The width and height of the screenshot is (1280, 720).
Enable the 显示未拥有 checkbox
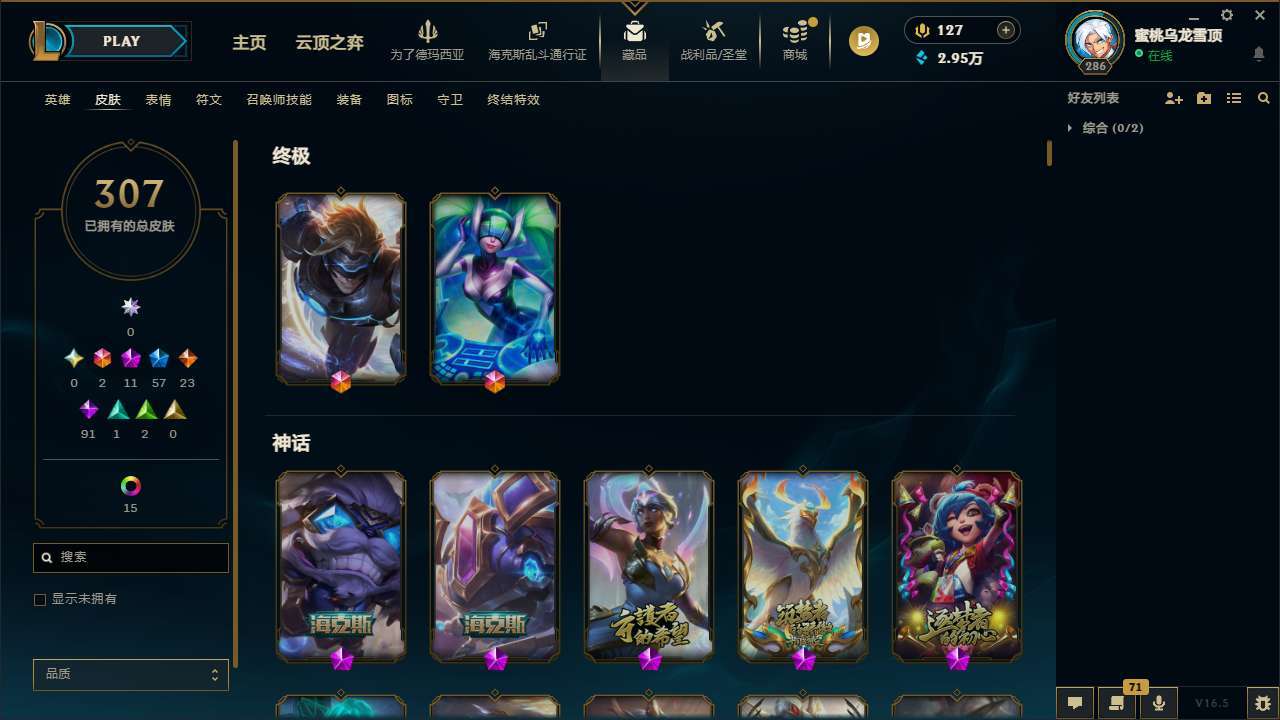point(40,599)
